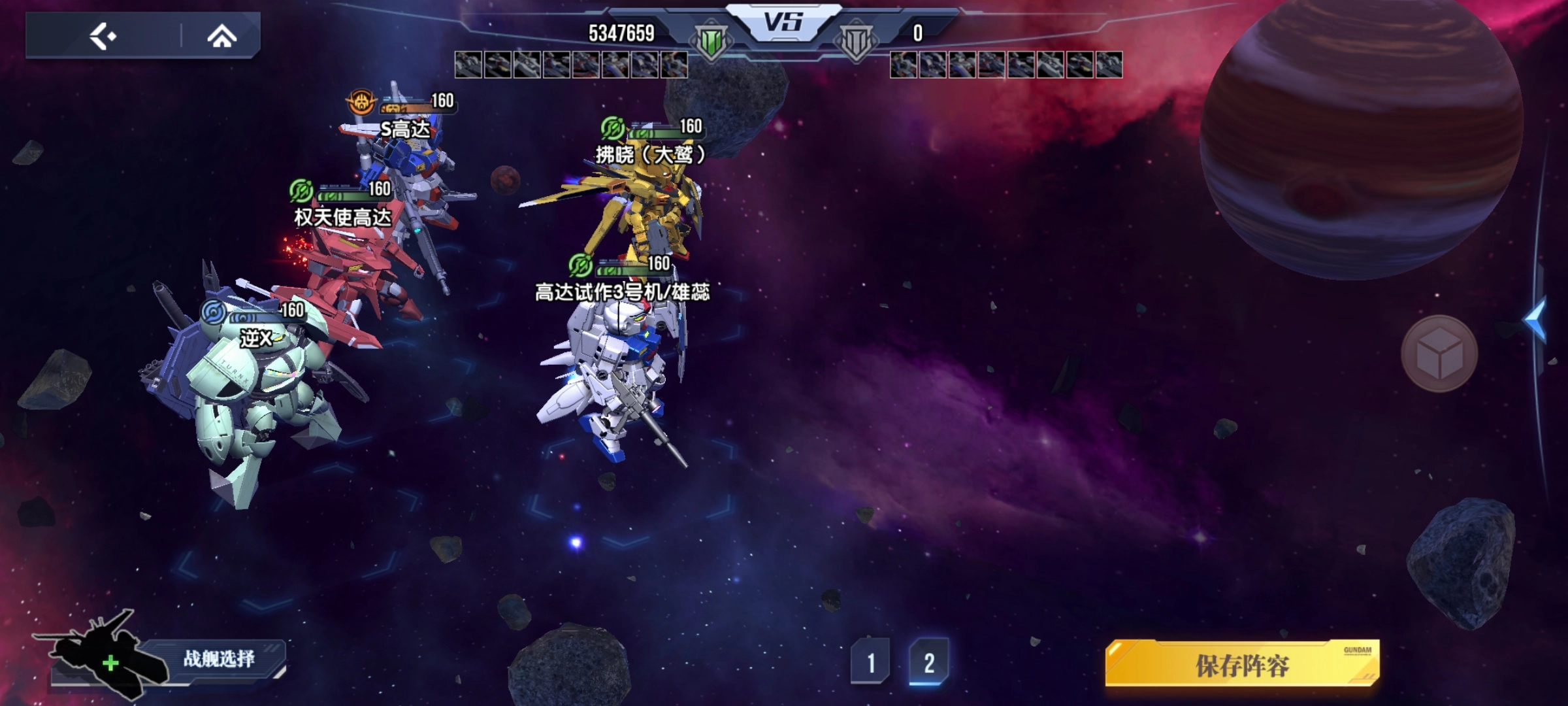Go back with the arrow button
Viewport: 1568px width, 706px height.
(x=103, y=36)
